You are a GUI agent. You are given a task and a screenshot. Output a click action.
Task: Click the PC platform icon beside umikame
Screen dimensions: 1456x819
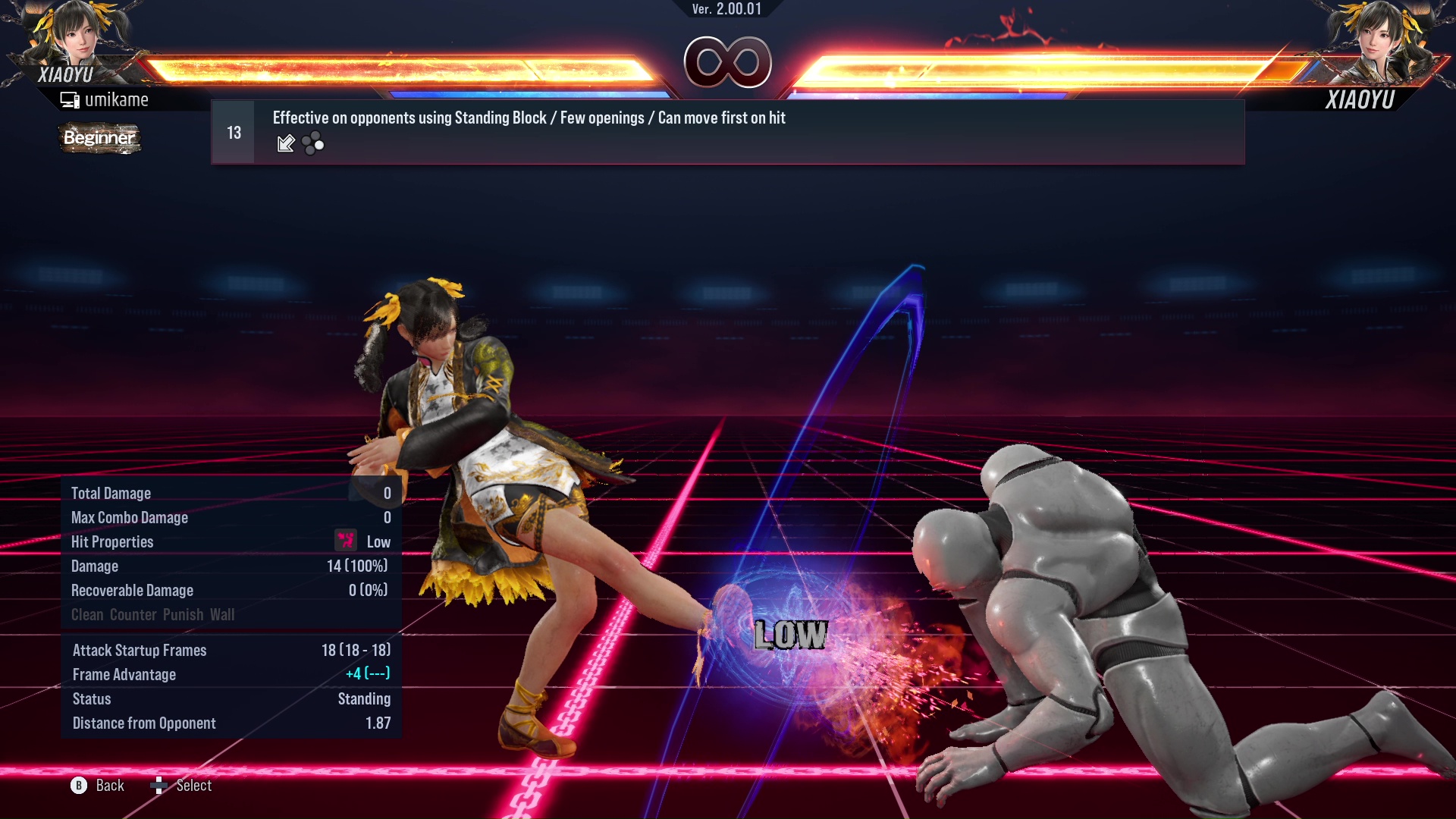tap(70, 99)
